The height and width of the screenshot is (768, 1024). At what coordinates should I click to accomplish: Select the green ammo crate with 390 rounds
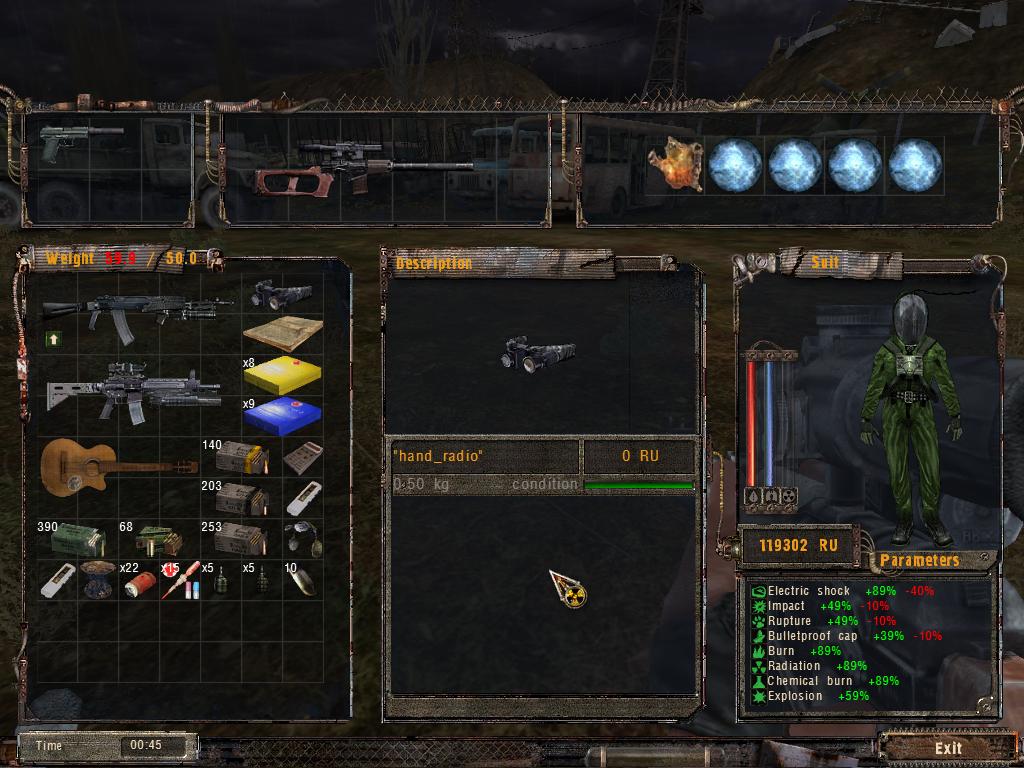point(76,540)
